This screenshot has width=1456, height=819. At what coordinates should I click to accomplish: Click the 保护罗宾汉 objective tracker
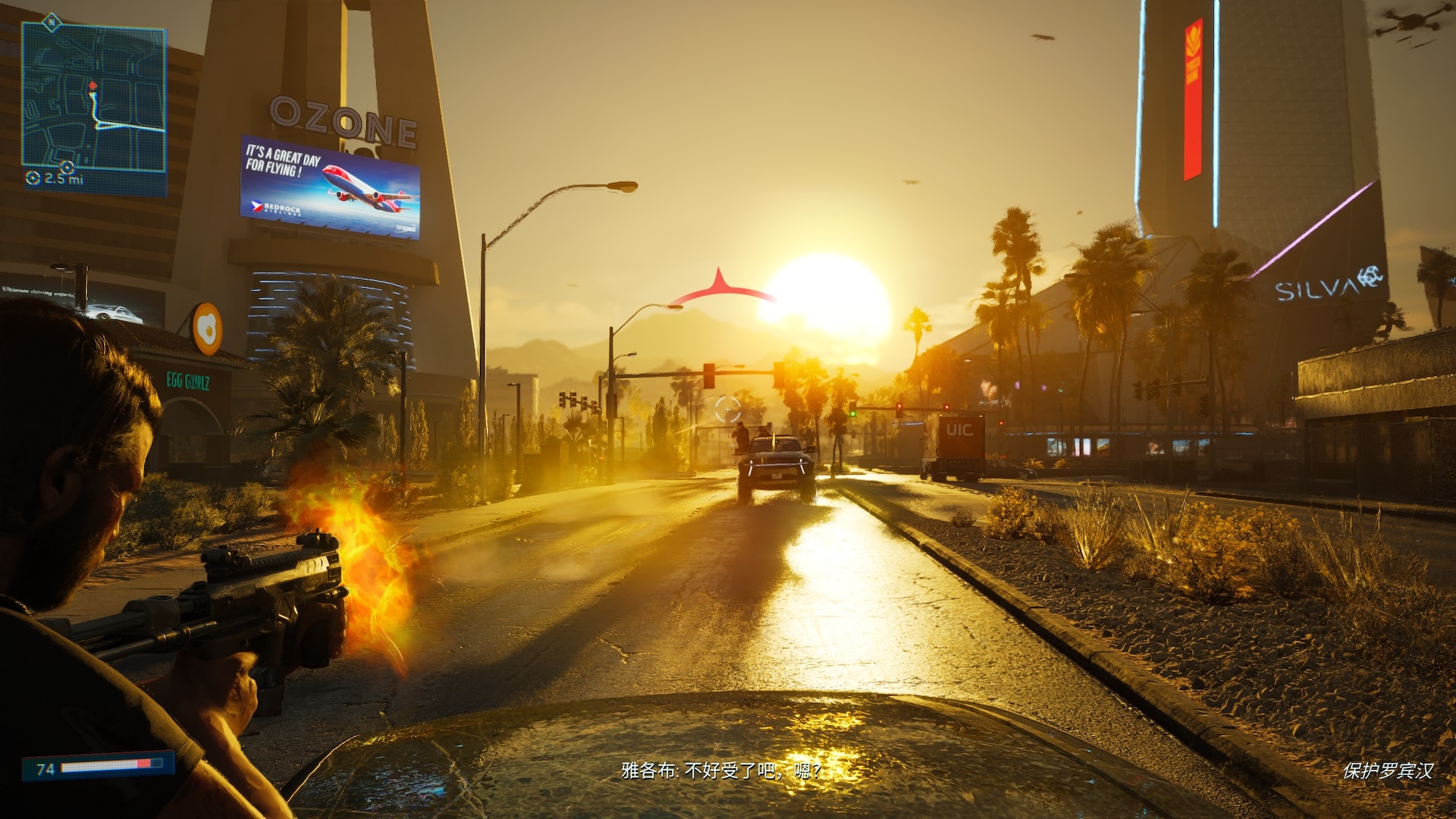1387,771
